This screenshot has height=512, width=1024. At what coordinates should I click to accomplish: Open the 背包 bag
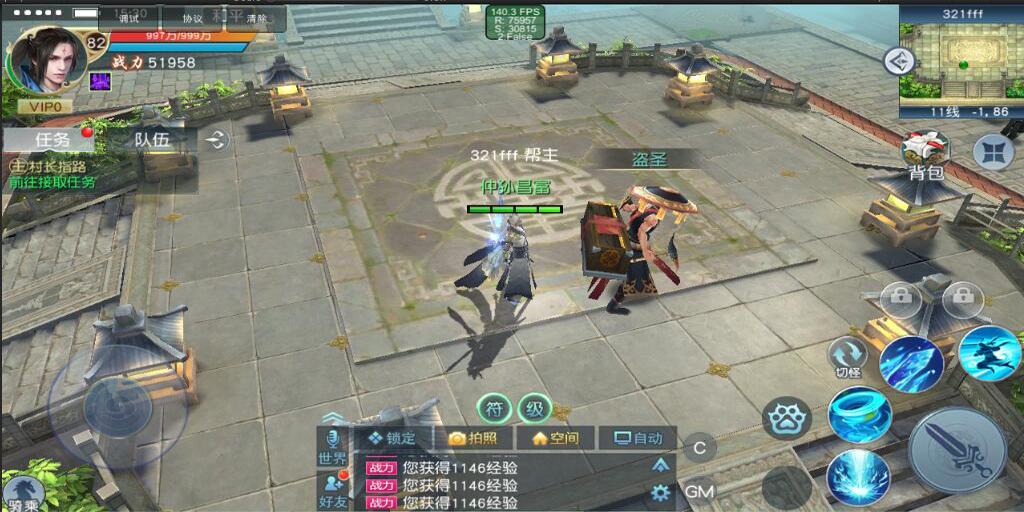(925, 156)
